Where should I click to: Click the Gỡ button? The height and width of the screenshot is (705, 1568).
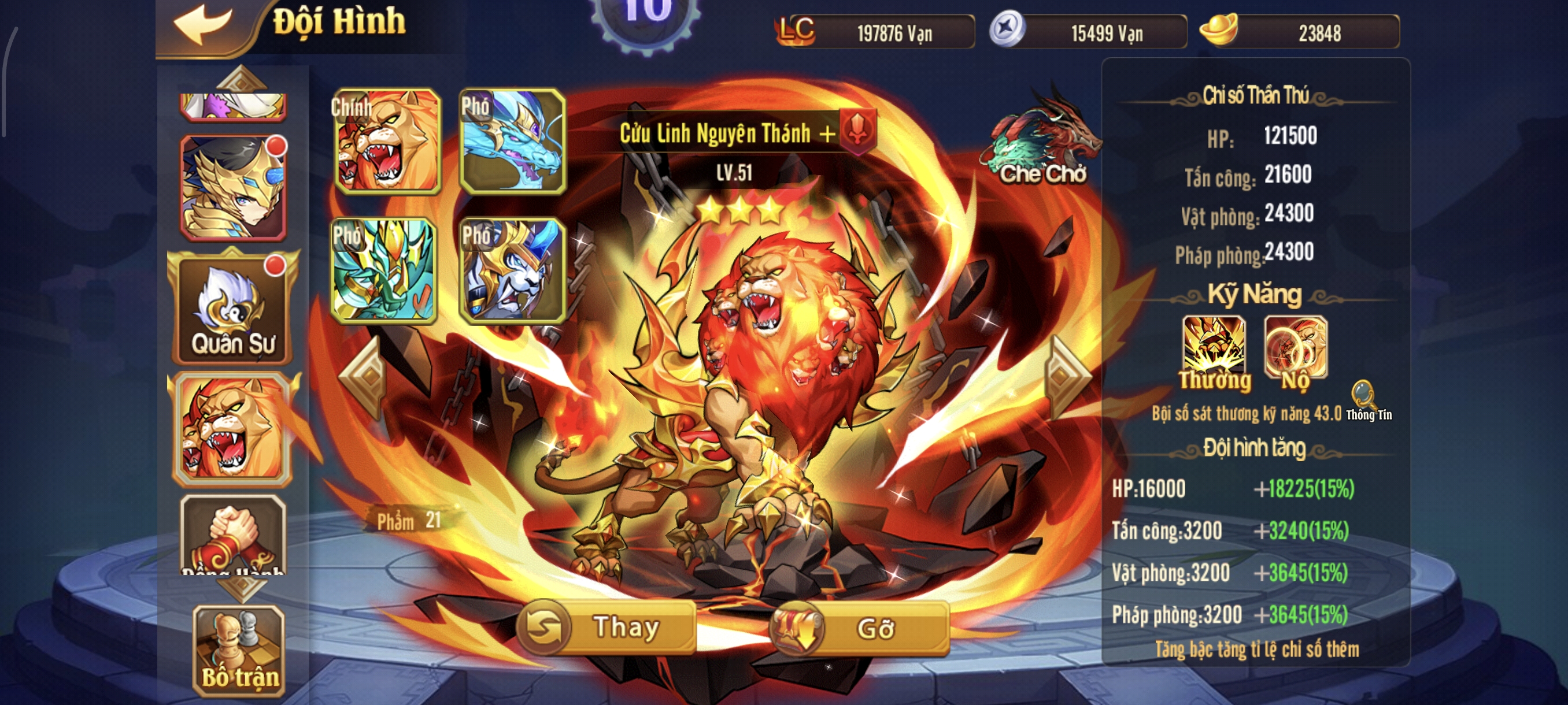click(x=860, y=628)
